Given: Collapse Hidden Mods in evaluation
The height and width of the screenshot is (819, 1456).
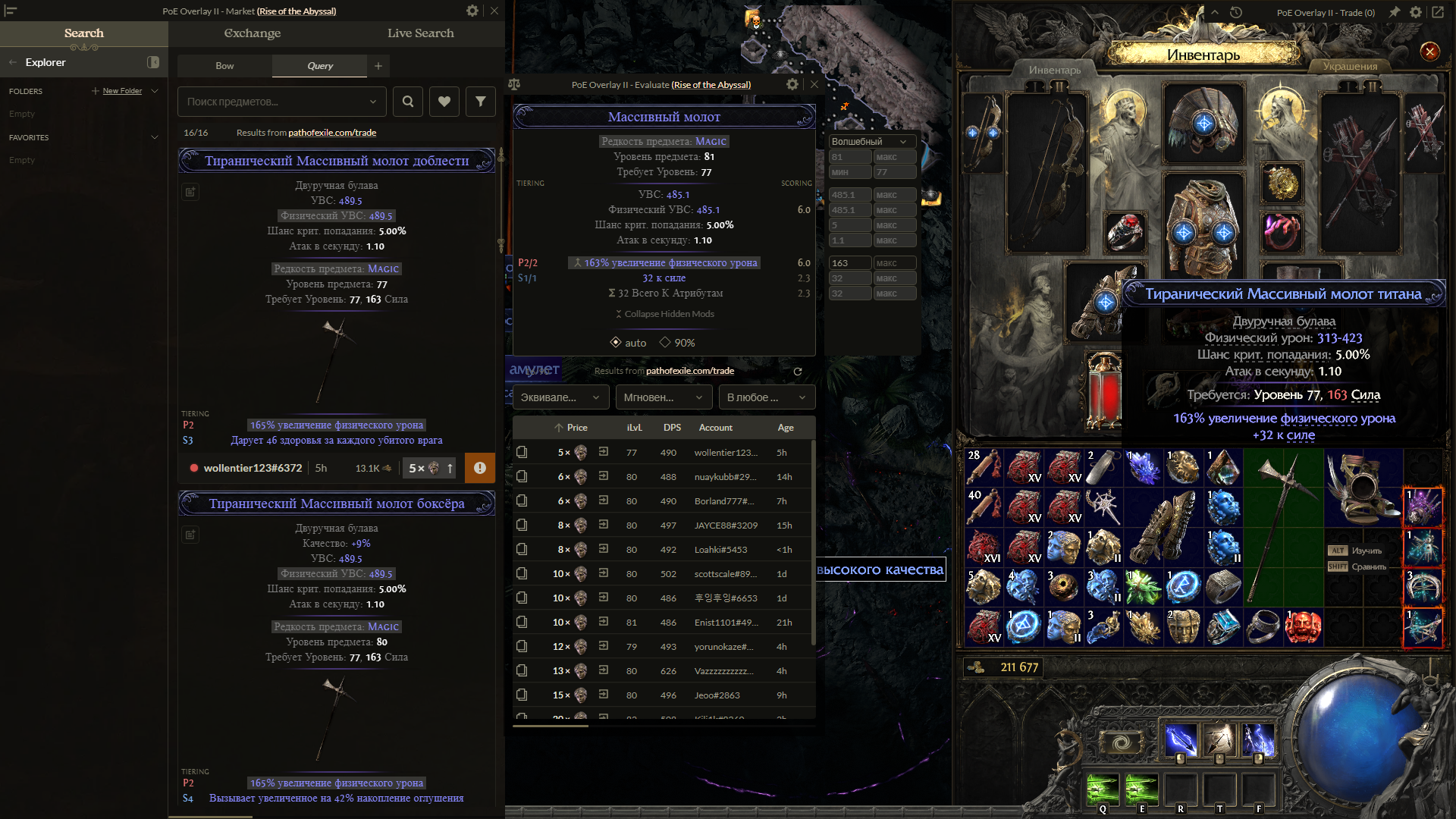Looking at the screenshot, I should pyautogui.click(x=664, y=314).
